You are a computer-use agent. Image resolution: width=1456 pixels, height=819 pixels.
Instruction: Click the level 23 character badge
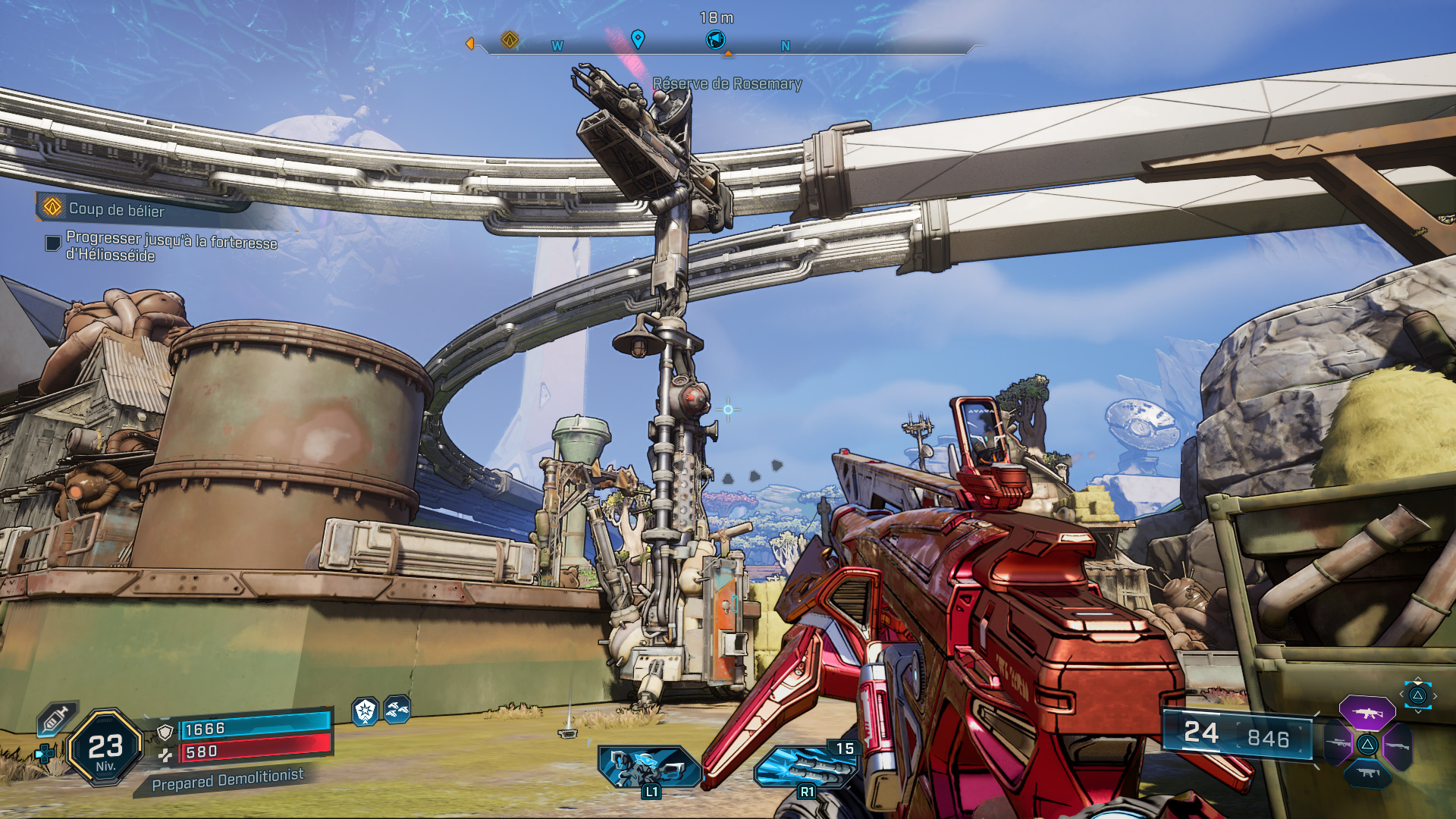(x=105, y=748)
